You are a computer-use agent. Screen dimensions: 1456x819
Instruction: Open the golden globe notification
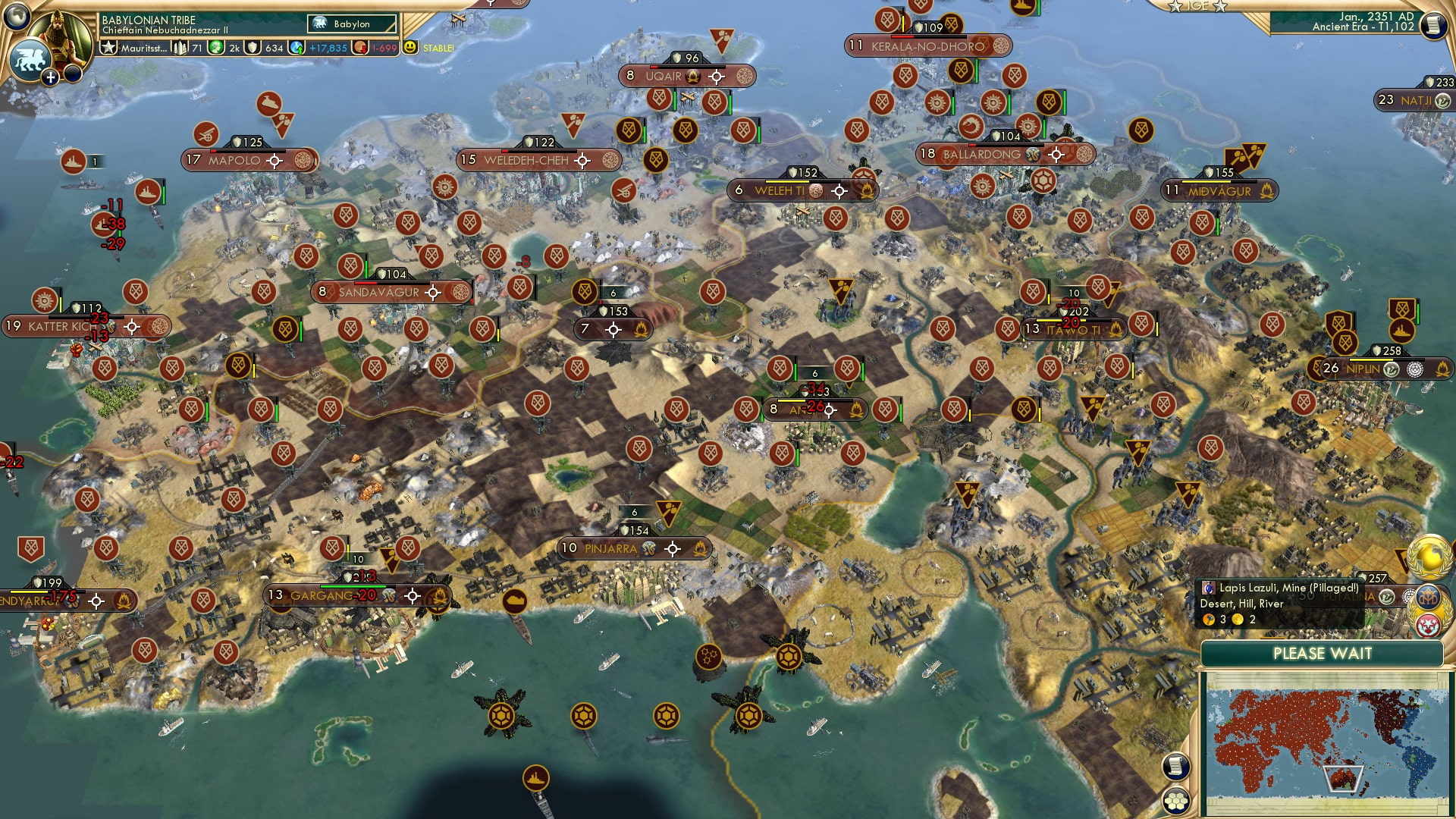pyautogui.click(x=1431, y=557)
